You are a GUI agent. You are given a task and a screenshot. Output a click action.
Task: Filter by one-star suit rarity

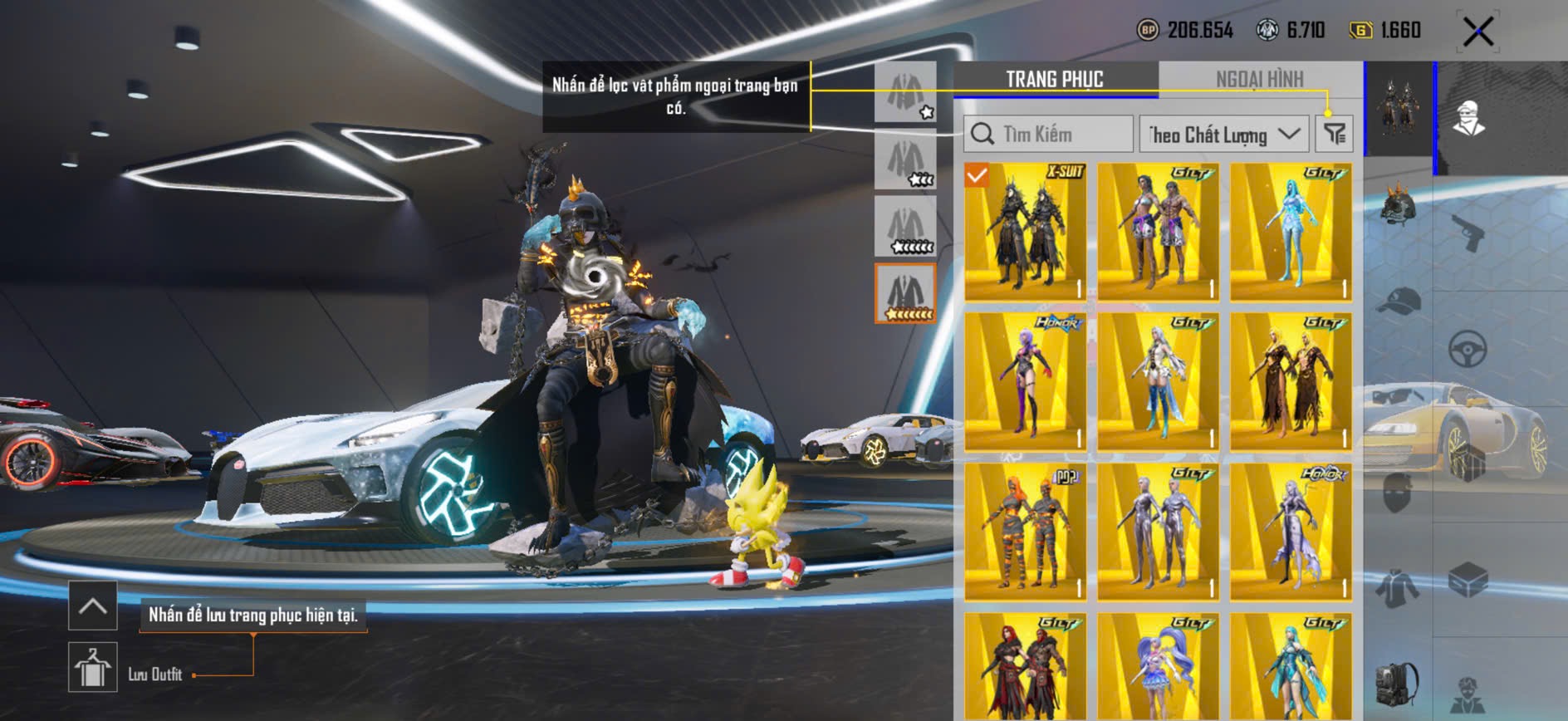point(905,92)
